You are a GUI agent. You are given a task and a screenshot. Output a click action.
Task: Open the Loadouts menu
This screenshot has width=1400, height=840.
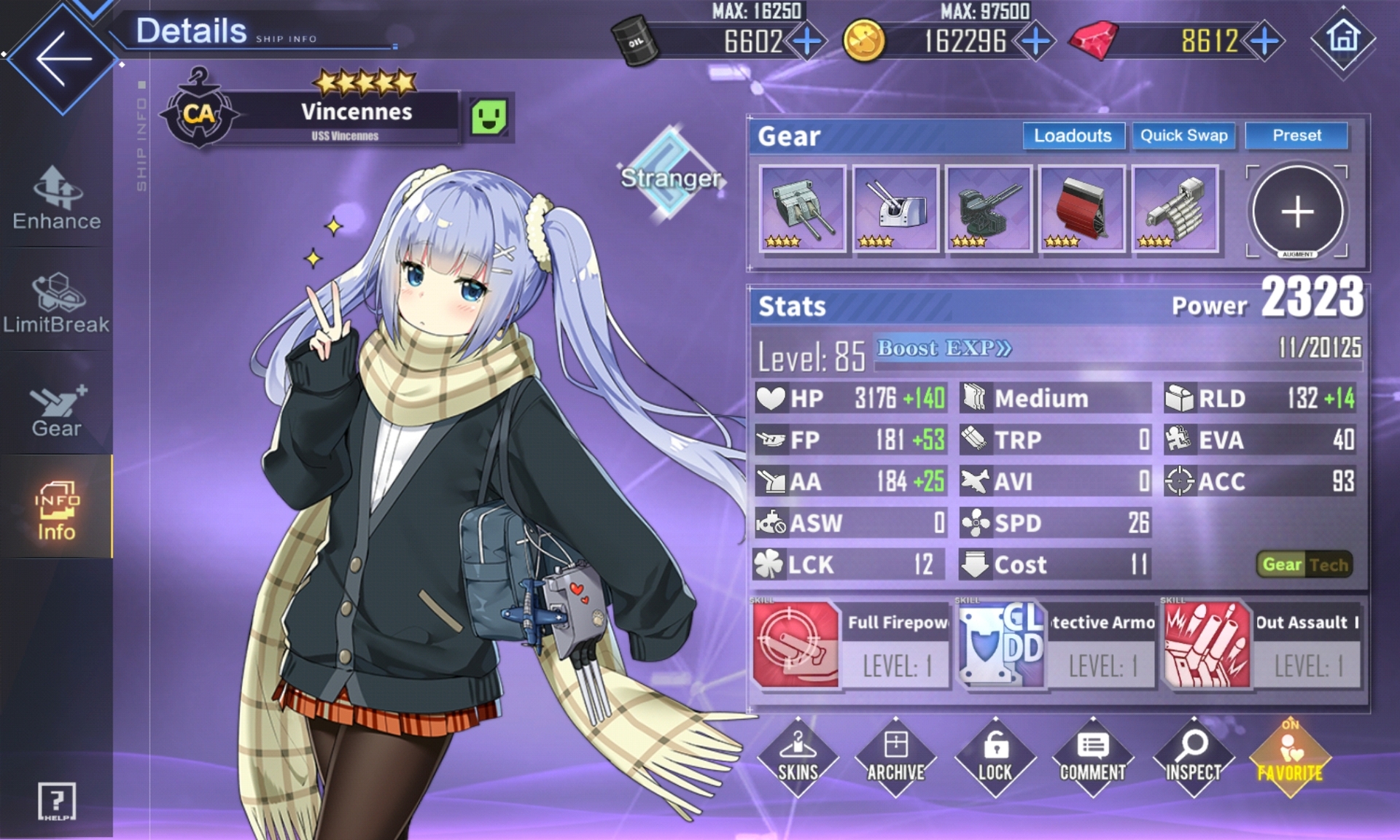[x=1073, y=136]
